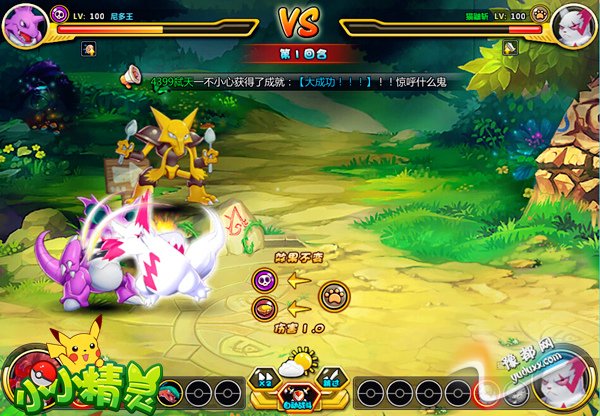The image size is (600, 416).
Task: Click the status icon under Nidoking's health bar
Action: tap(89, 47)
